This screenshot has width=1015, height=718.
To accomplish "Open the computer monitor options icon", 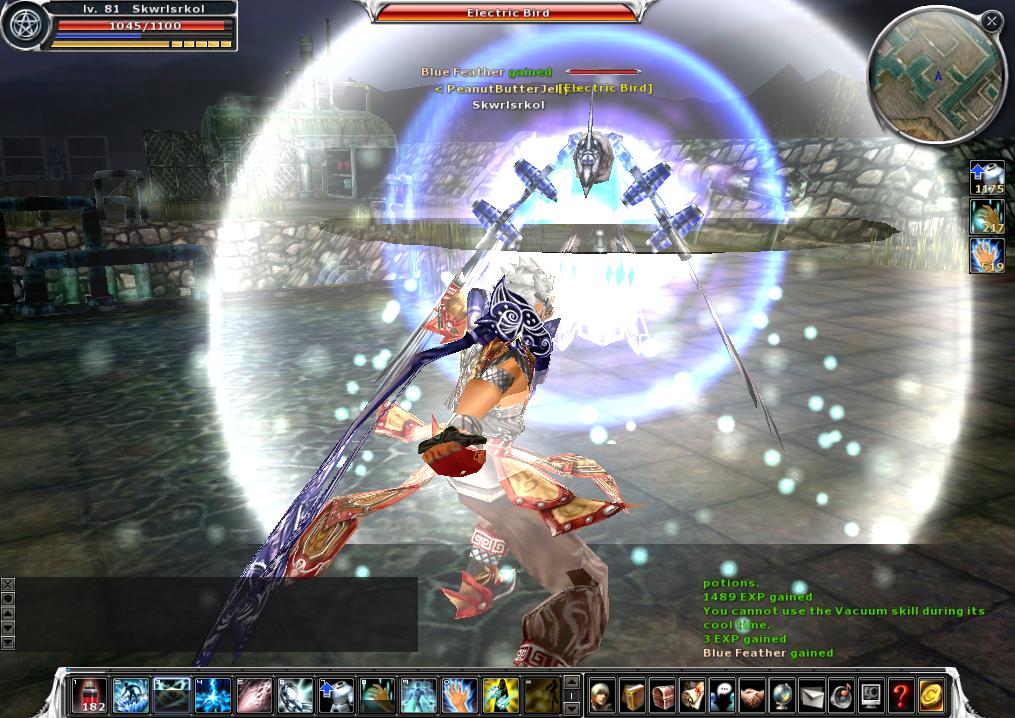I will (x=870, y=694).
